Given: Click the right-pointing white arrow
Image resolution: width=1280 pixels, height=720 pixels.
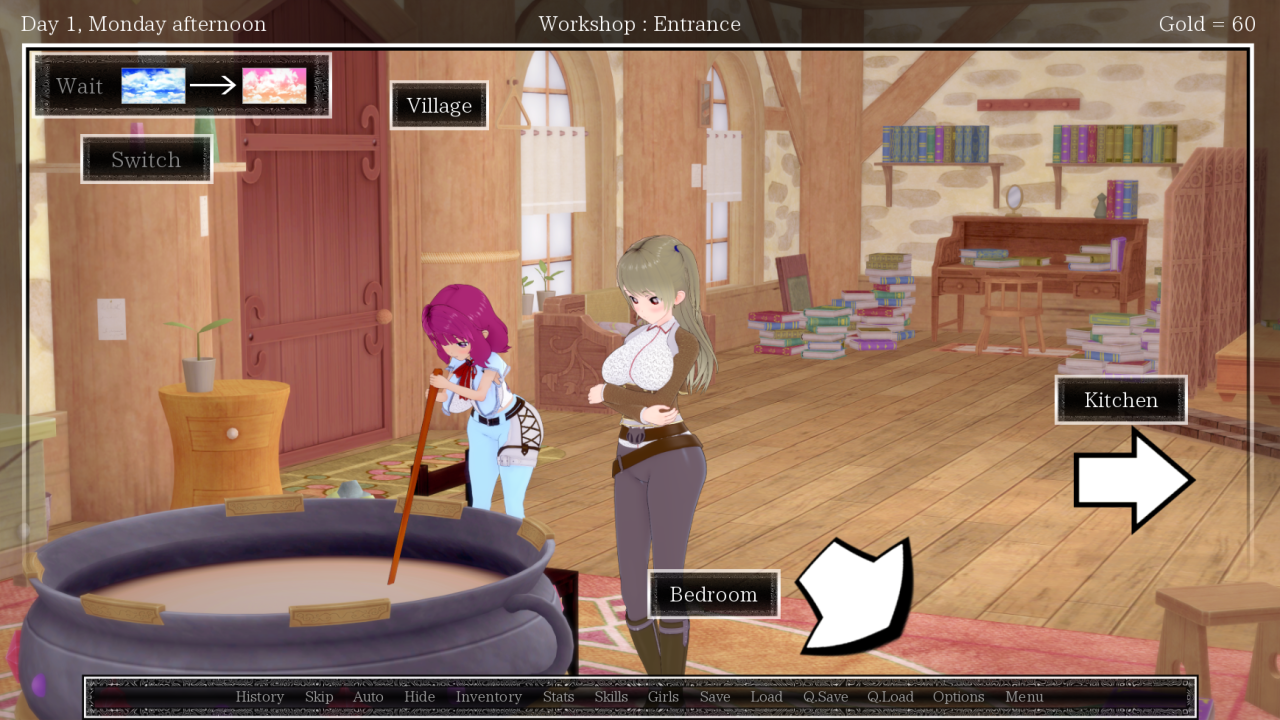Looking at the screenshot, I should 1132,481.
